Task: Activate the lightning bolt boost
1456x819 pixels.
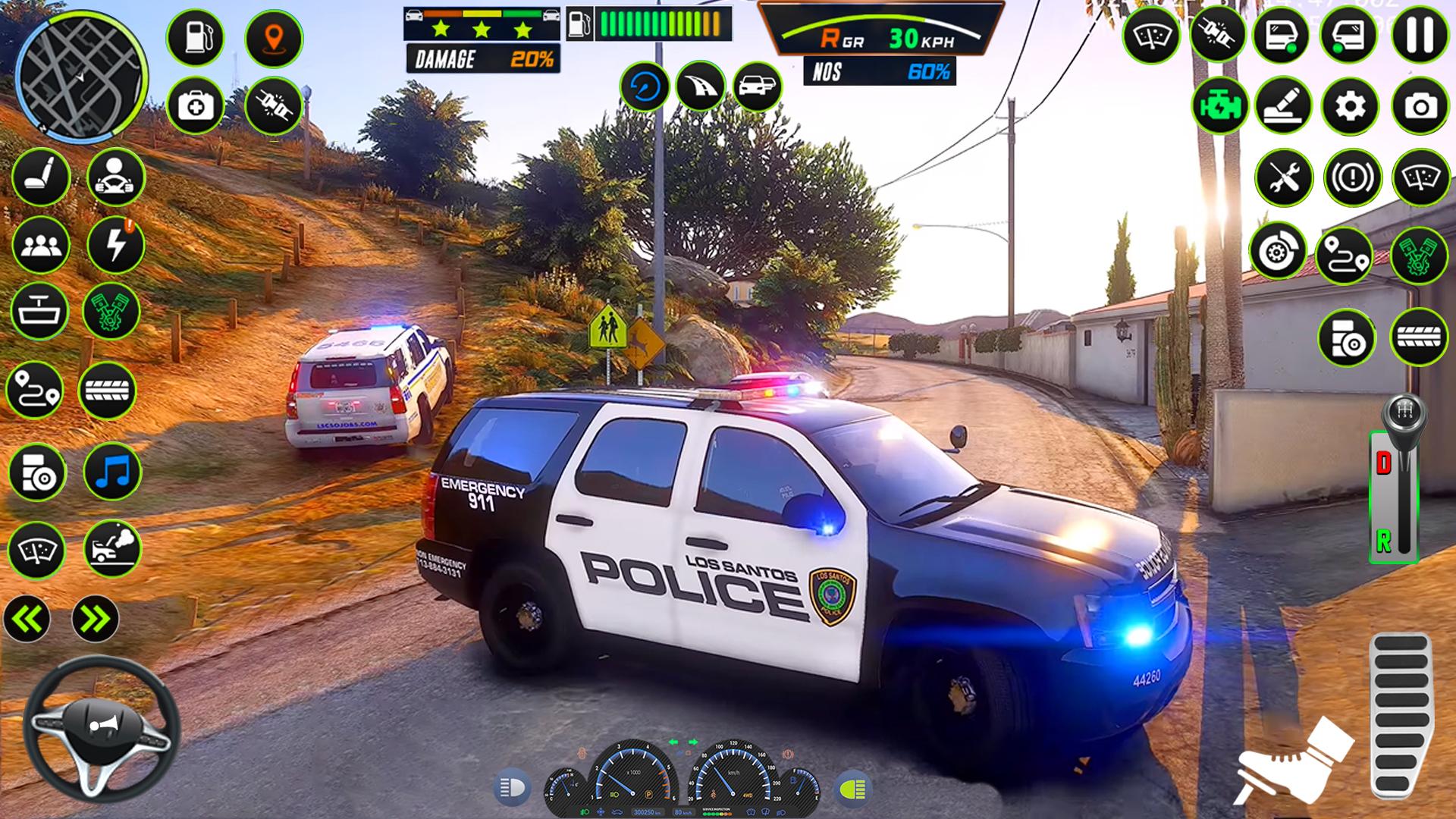Action: (x=115, y=245)
